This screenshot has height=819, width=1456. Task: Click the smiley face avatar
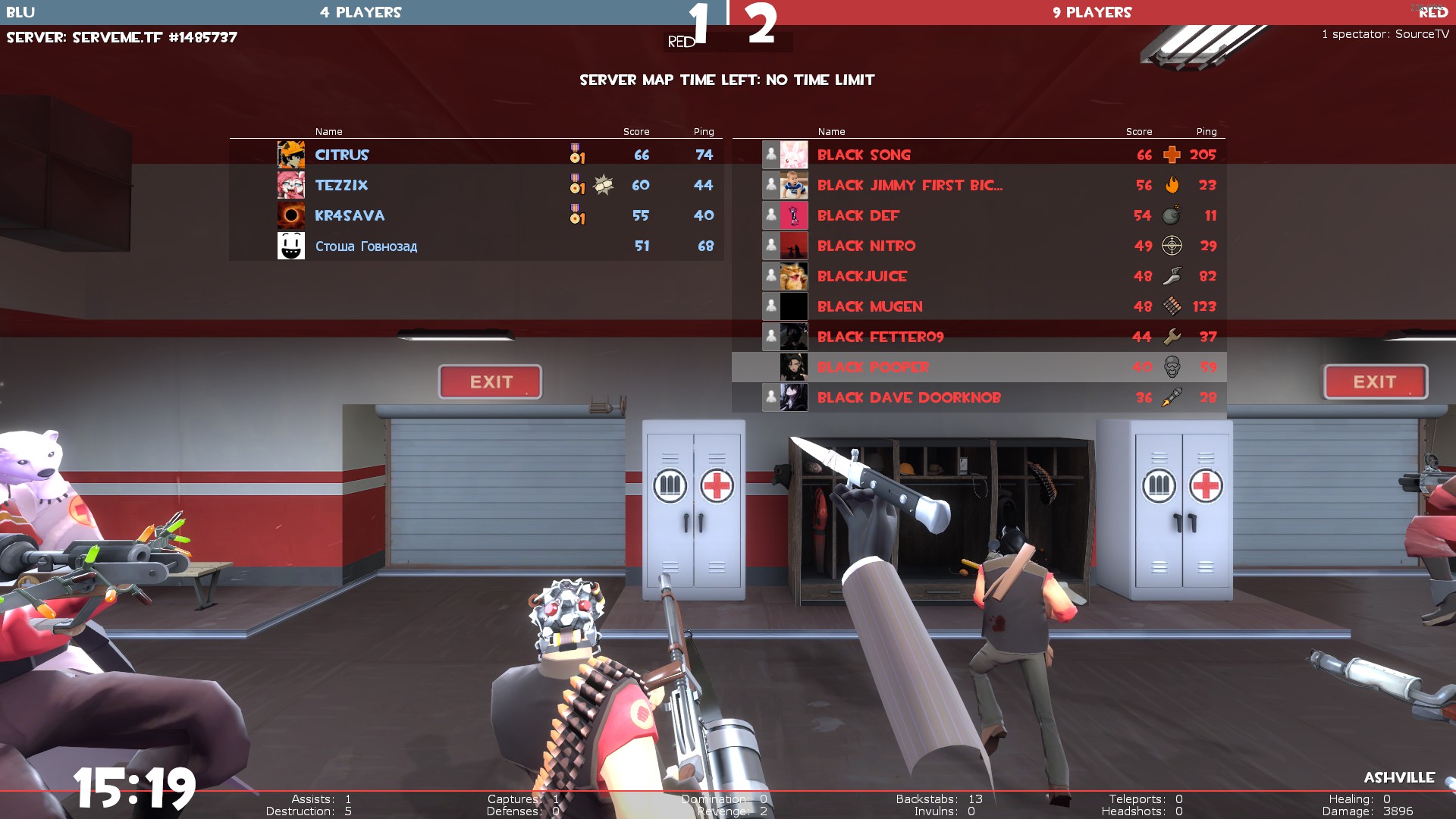[291, 246]
